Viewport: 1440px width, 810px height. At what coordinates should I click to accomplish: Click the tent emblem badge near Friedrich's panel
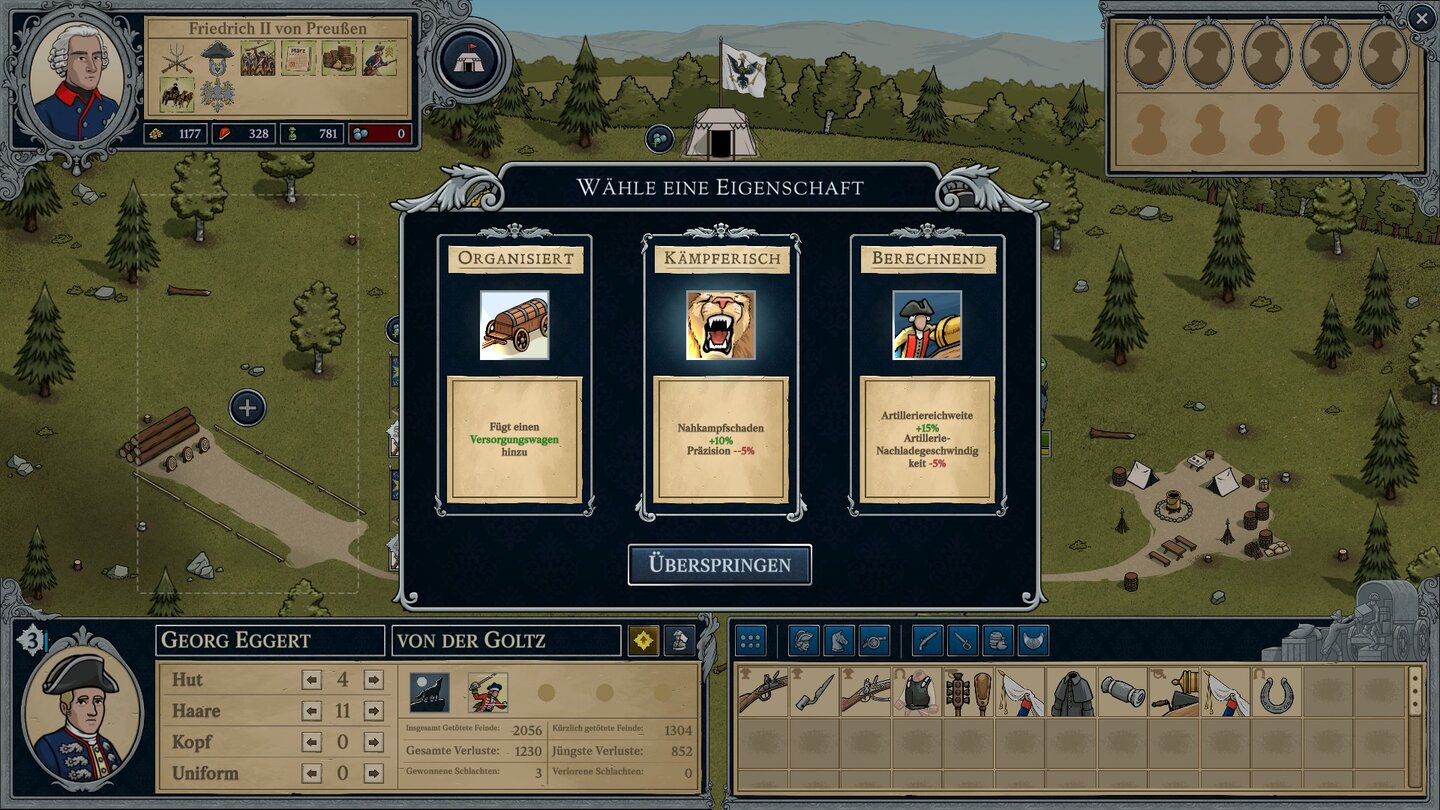468,59
